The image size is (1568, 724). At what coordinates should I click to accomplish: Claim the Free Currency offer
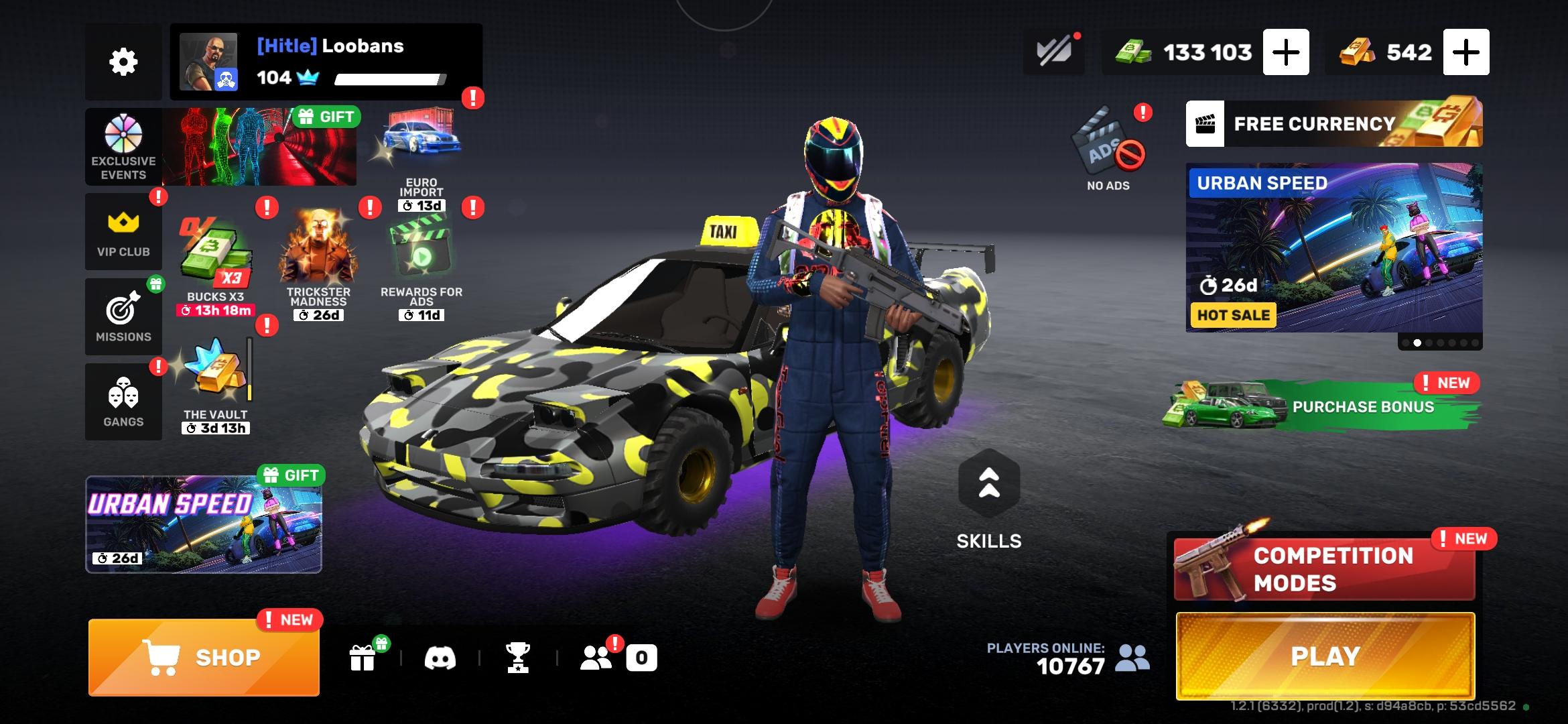pyautogui.click(x=1333, y=124)
